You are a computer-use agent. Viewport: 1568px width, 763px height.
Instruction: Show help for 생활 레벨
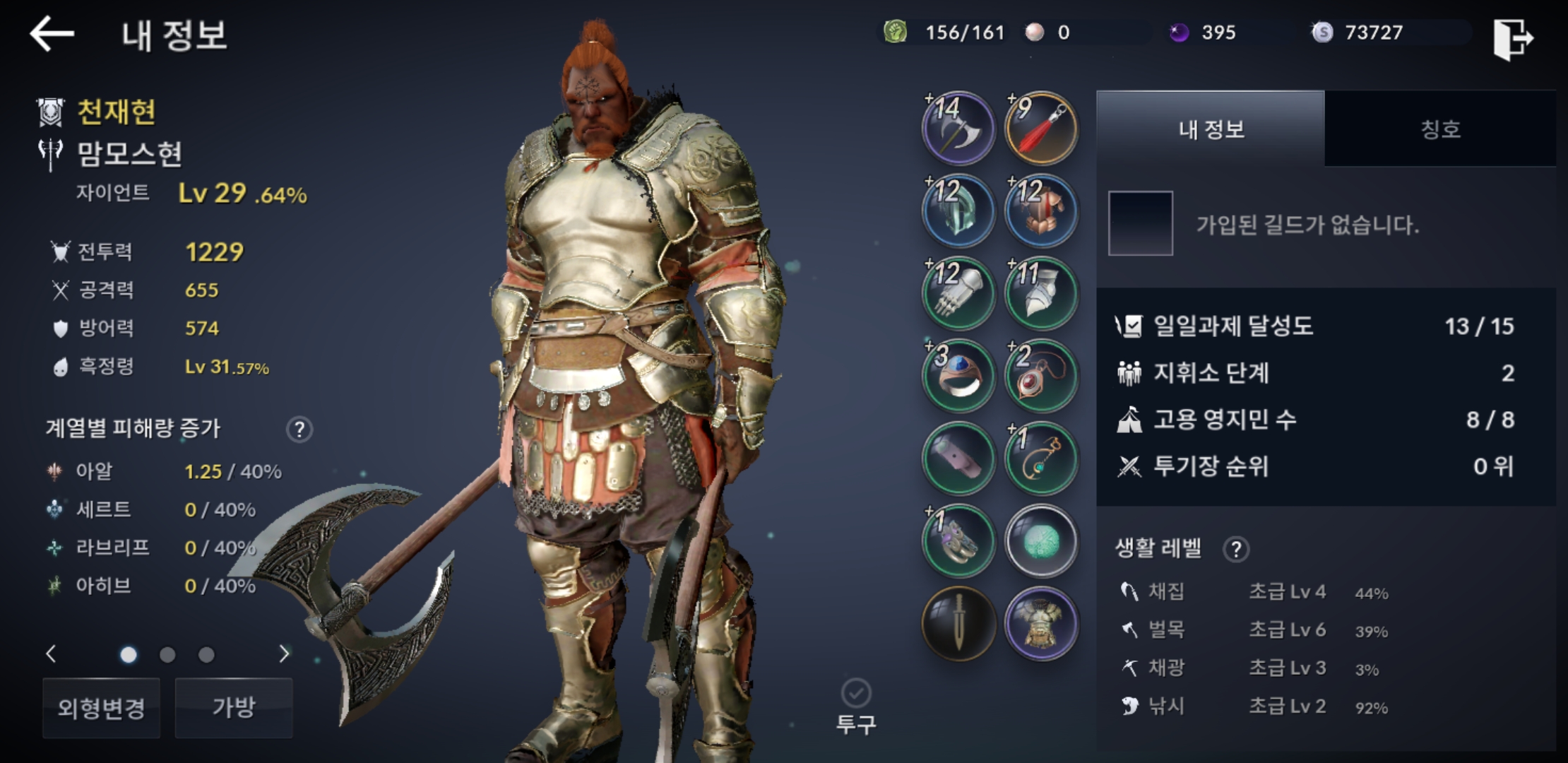(x=1236, y=549)
